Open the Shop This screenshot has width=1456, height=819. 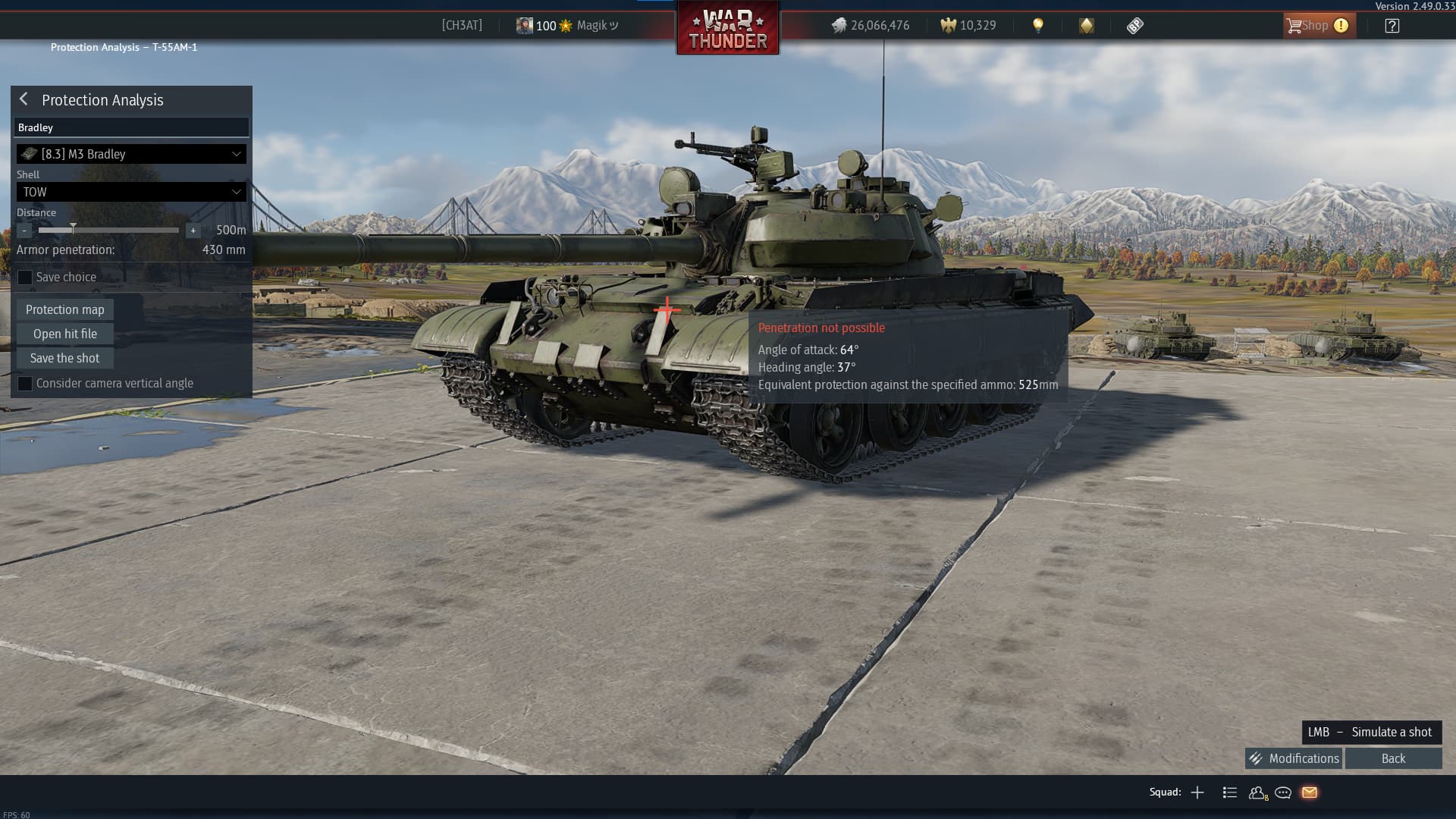[x=1317, y=26]
